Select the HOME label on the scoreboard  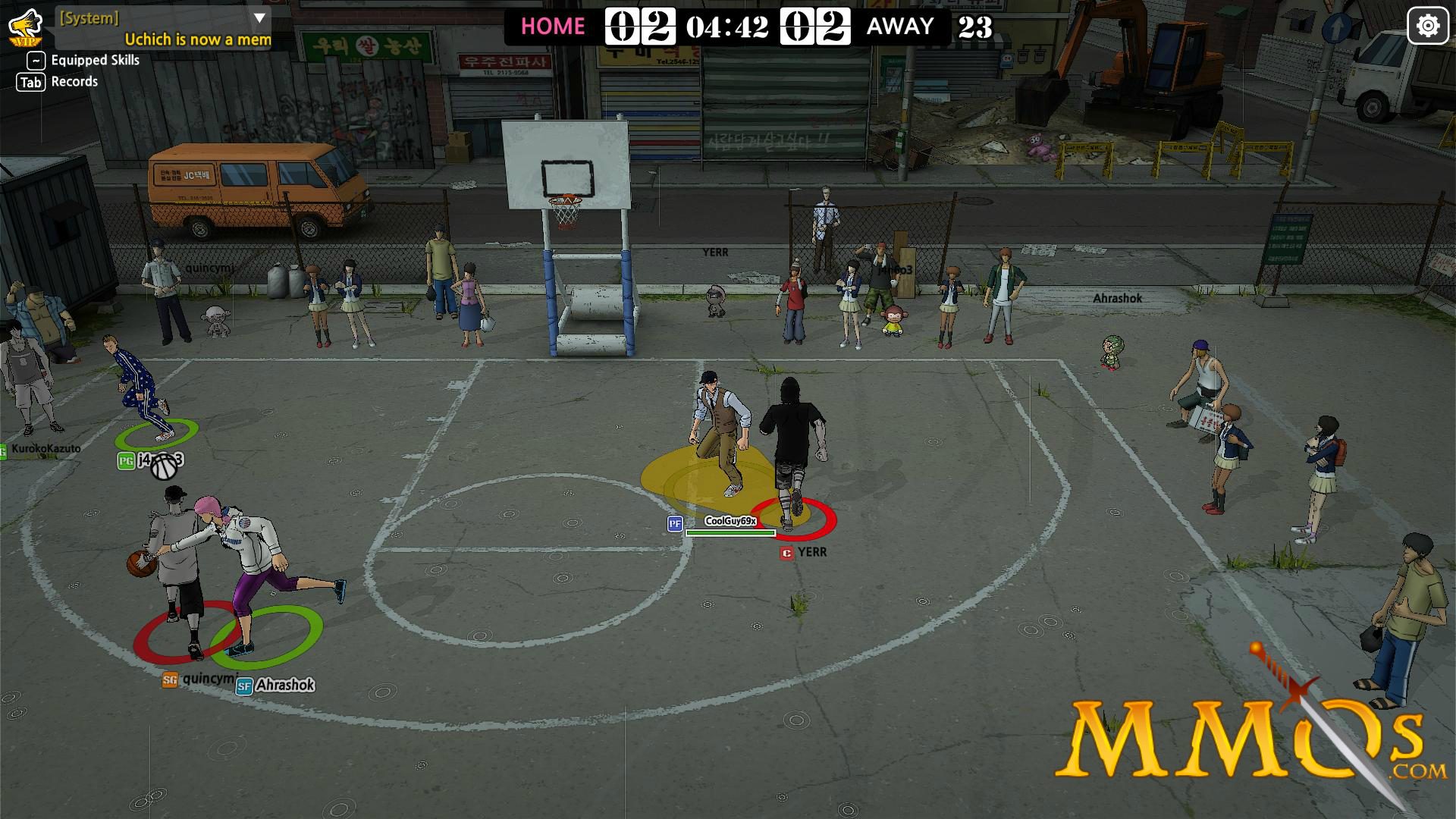point(552,26)
